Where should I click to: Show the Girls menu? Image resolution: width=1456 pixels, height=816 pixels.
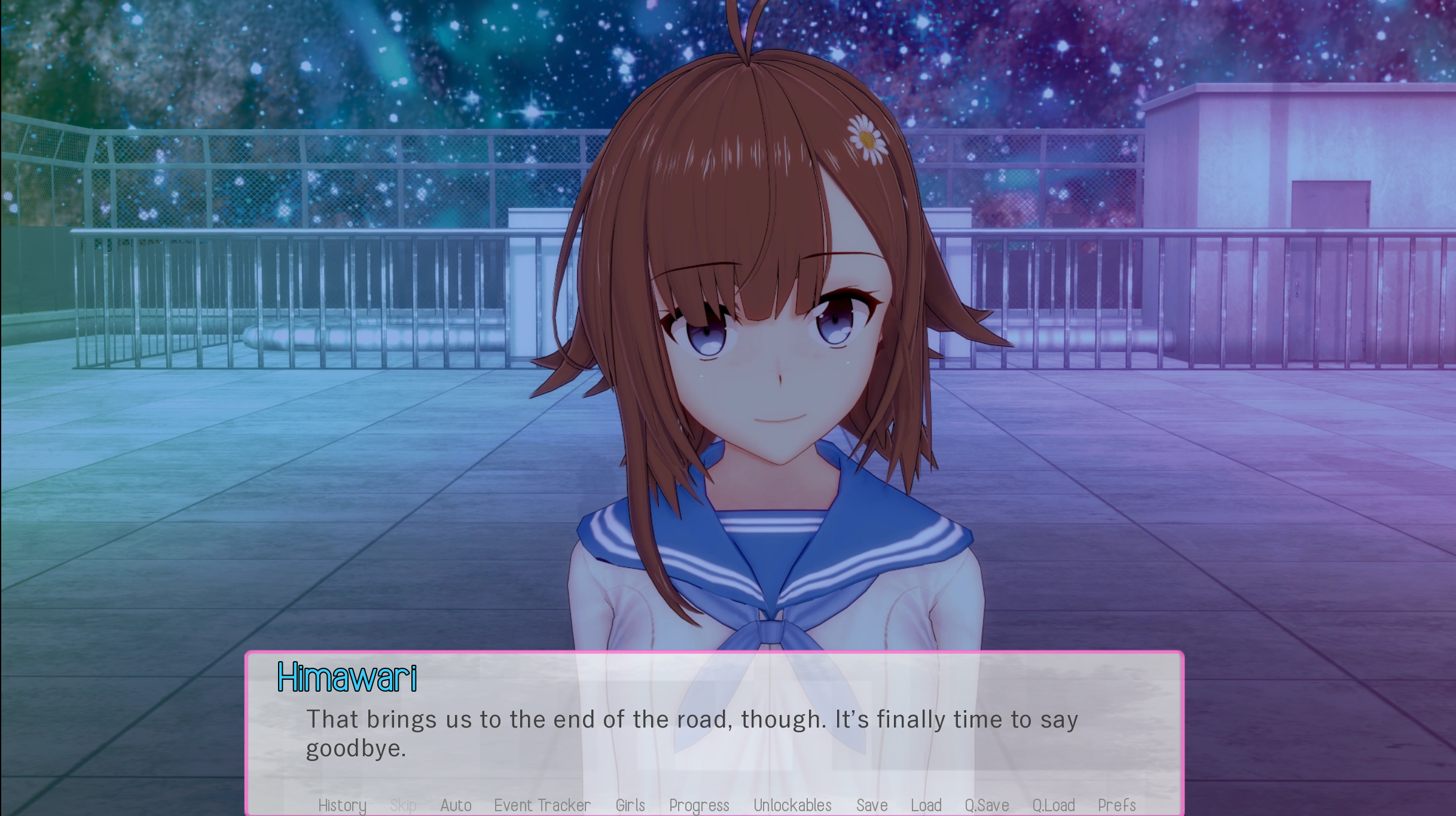coord(630,805)
